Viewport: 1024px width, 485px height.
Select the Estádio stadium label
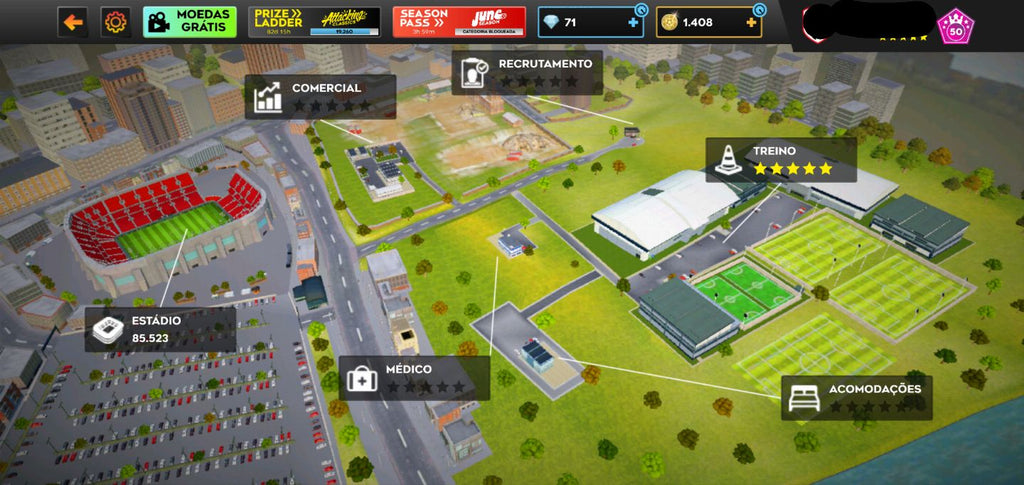(x=160, y=329)
